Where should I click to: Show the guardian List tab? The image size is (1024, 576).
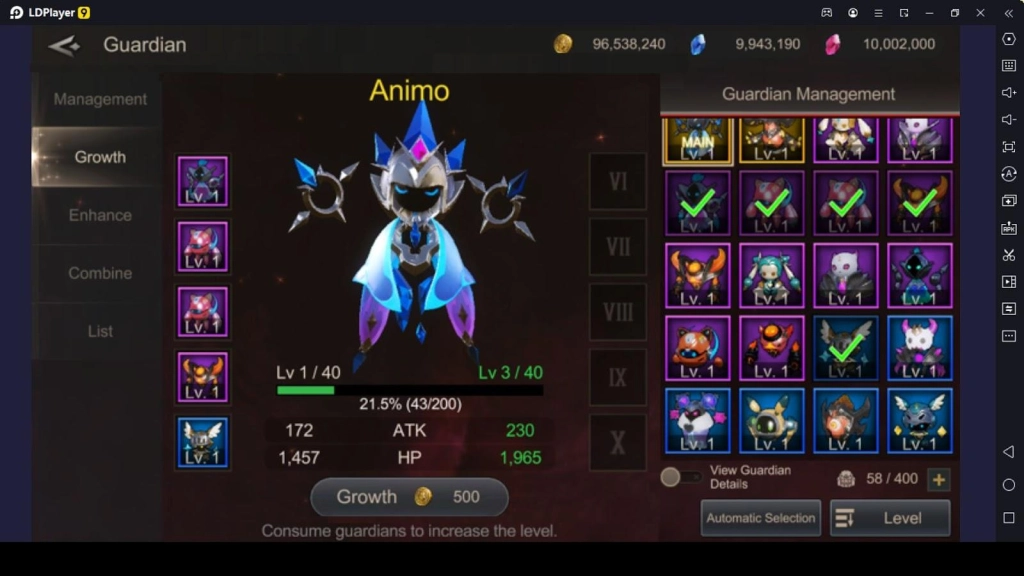click(99, 331)
